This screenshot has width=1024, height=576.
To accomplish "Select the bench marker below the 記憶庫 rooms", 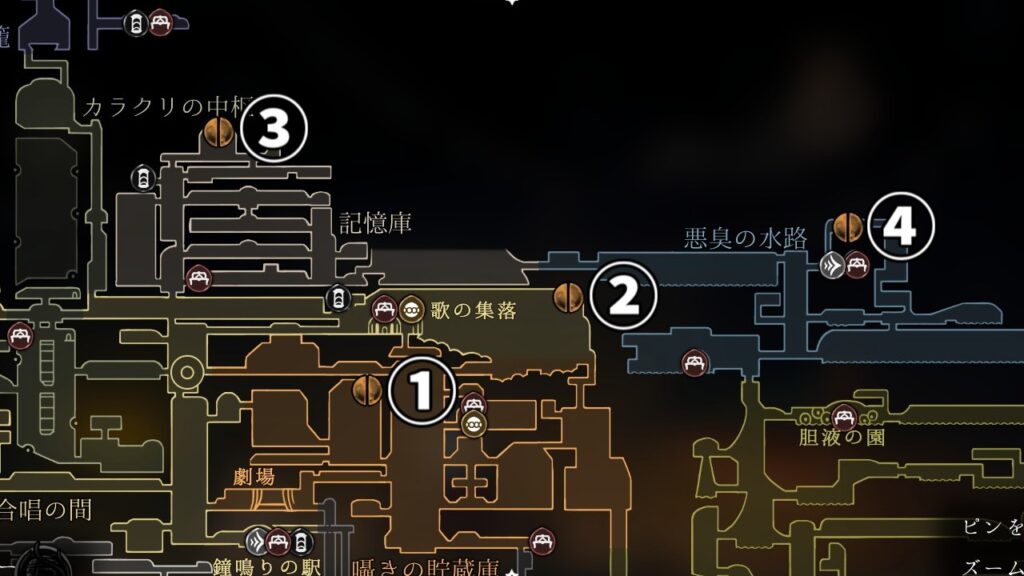I will [x=198, y=279].
